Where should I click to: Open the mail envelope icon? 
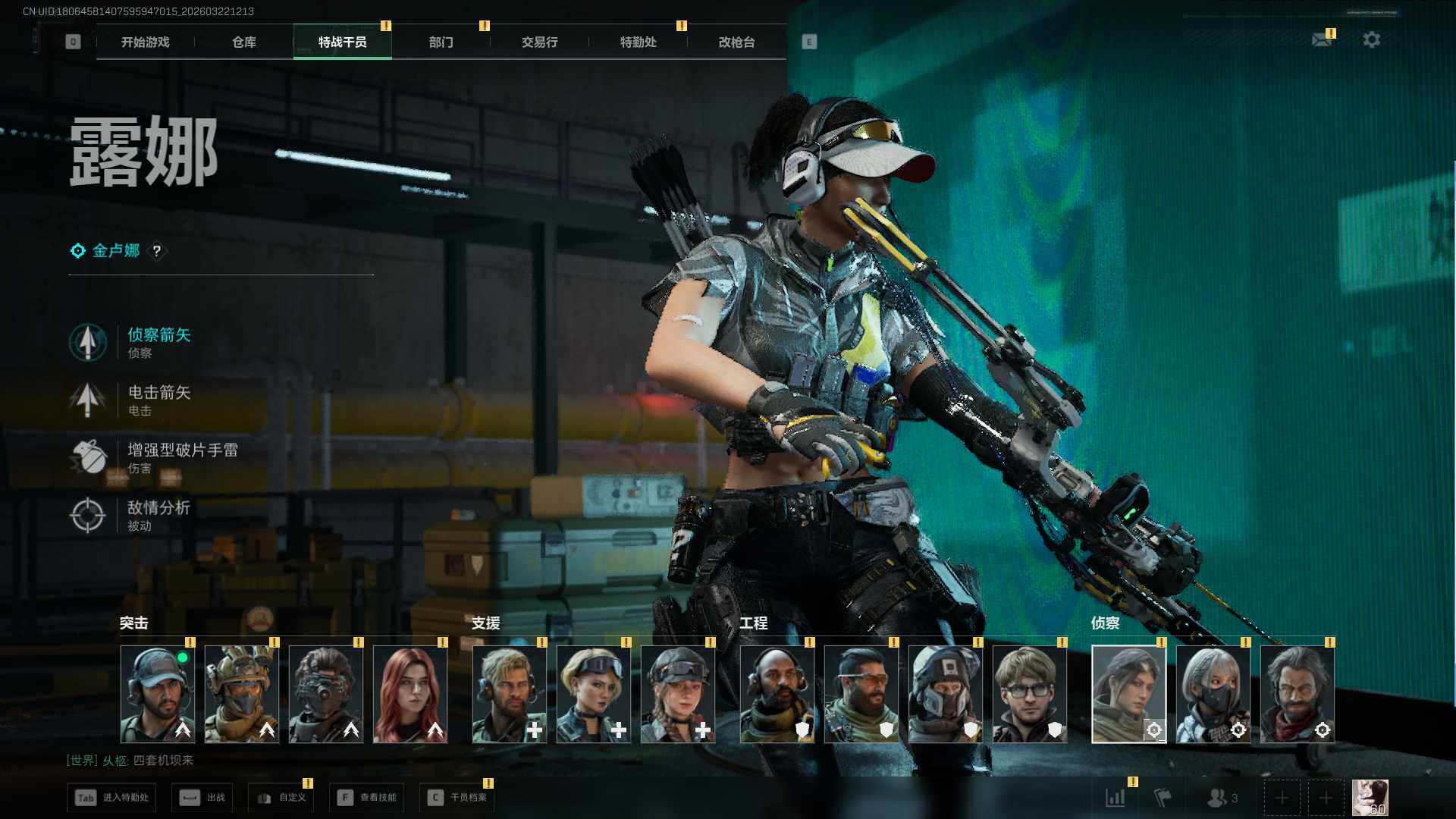pyautogui.click(x=1322, y=39)
